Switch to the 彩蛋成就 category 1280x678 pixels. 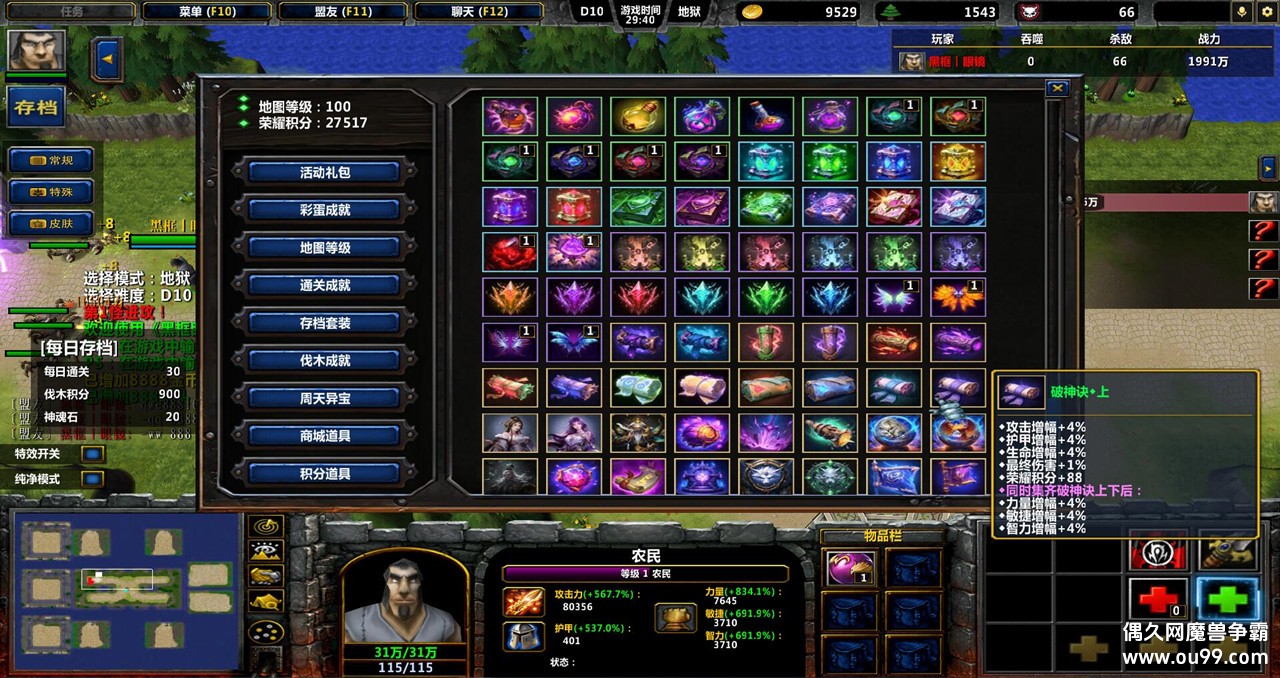325,210
